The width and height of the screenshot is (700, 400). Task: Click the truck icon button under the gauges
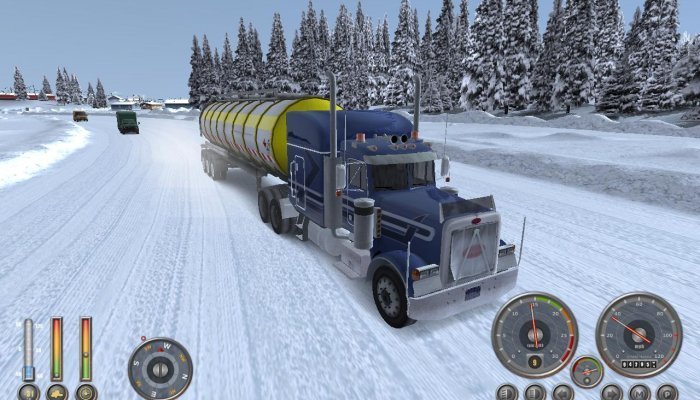[57, 394]
